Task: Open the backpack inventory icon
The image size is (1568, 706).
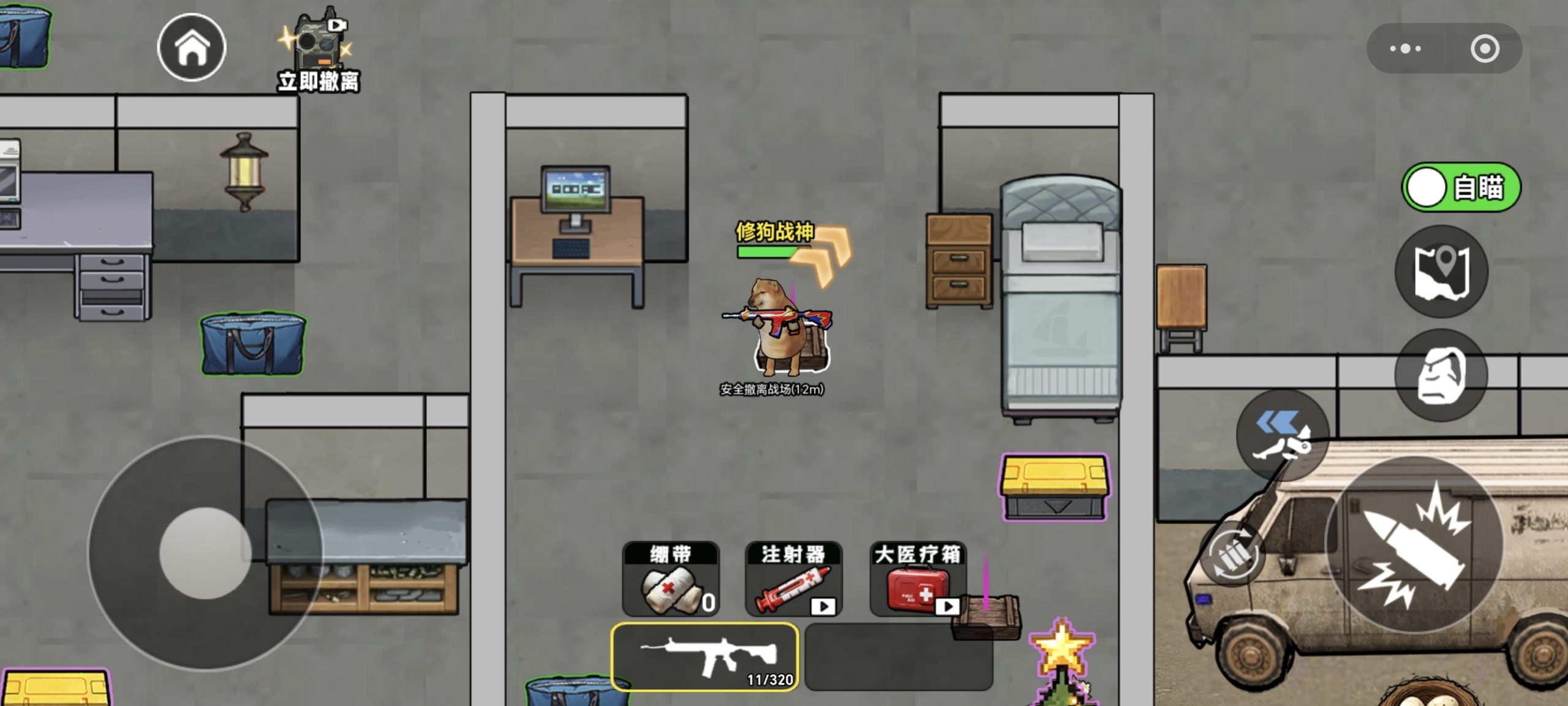Action: pyautogui.click(x=1441, y=374)
